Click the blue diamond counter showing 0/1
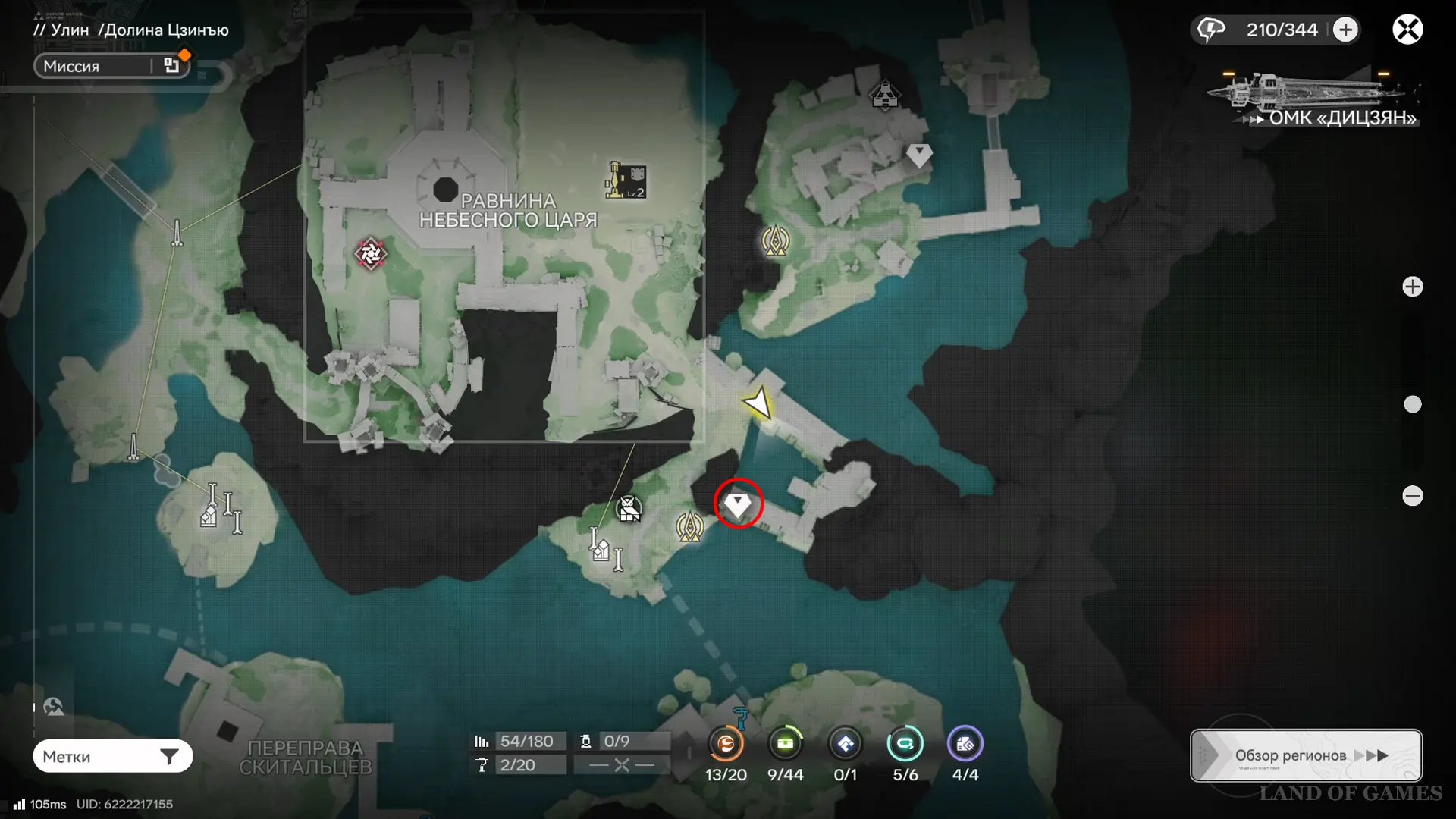Screen dimensions: 1456x819 845,745
